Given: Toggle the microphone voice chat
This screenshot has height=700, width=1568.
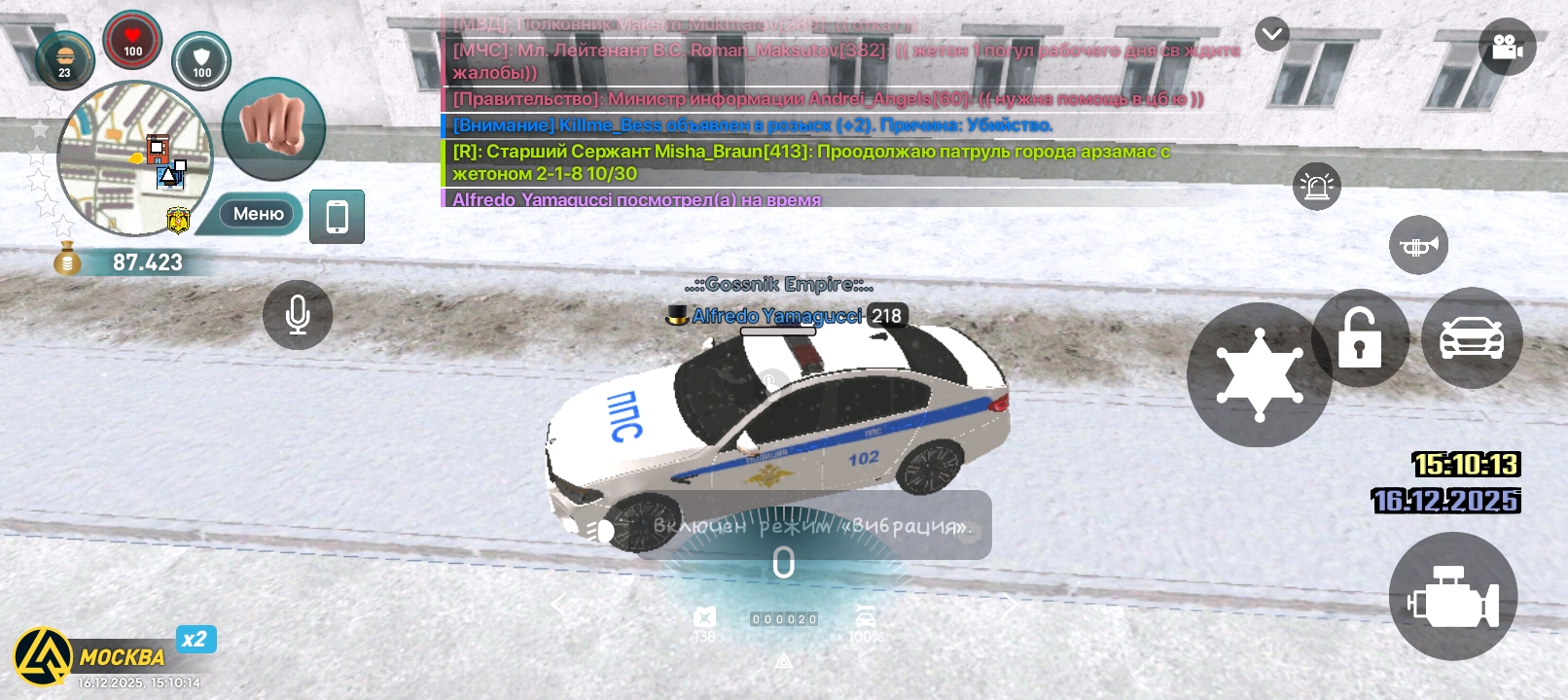Looking at the screenshot, I should (298, 314).
